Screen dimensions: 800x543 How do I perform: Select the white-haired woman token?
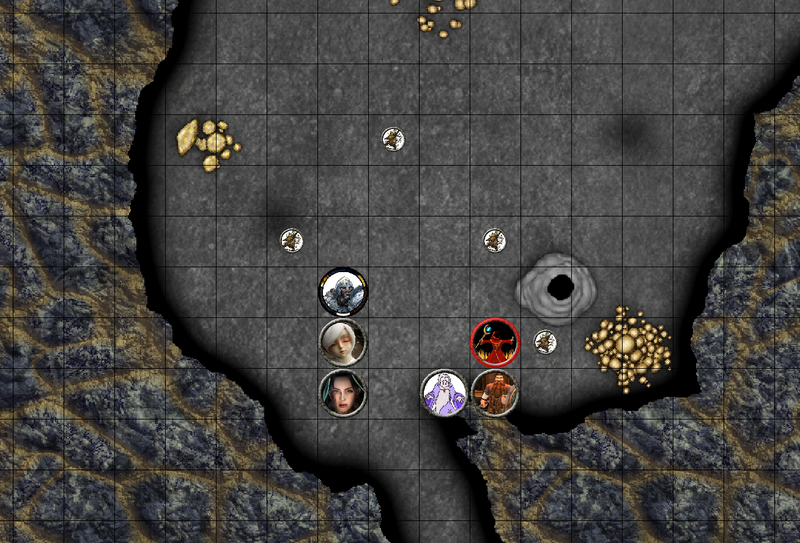(343, 342)
